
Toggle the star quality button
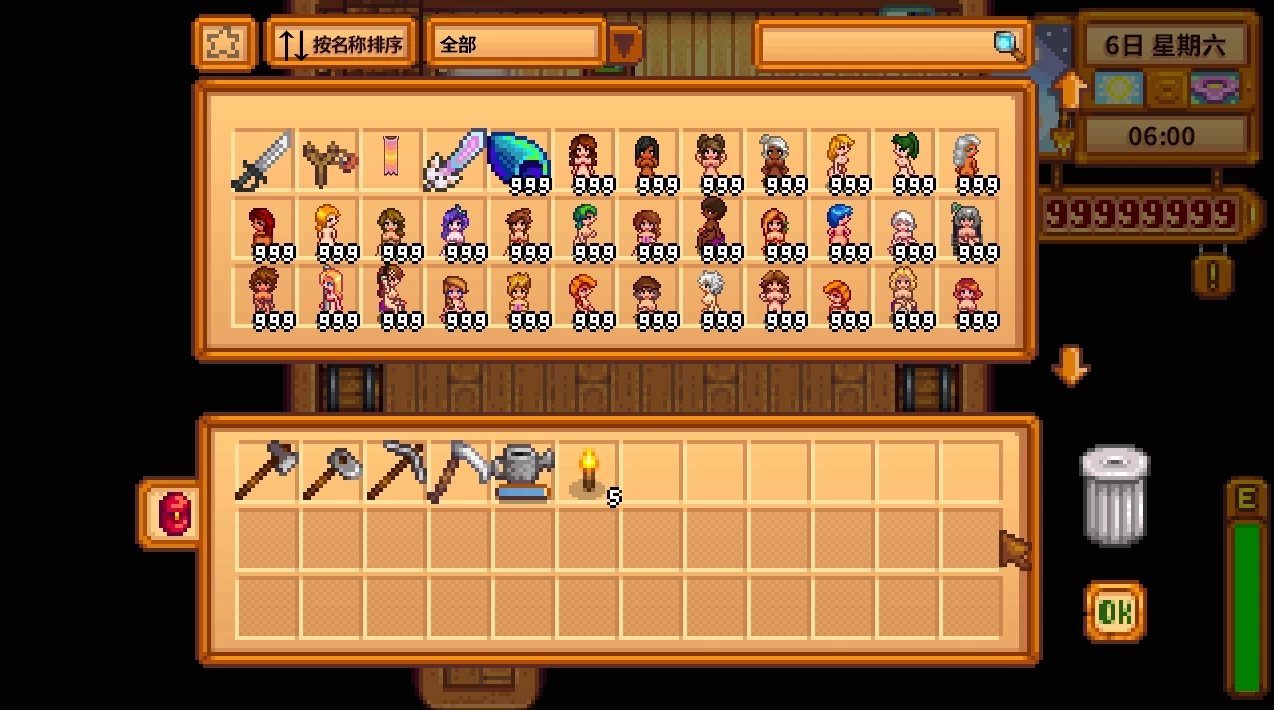click(222, 44)
